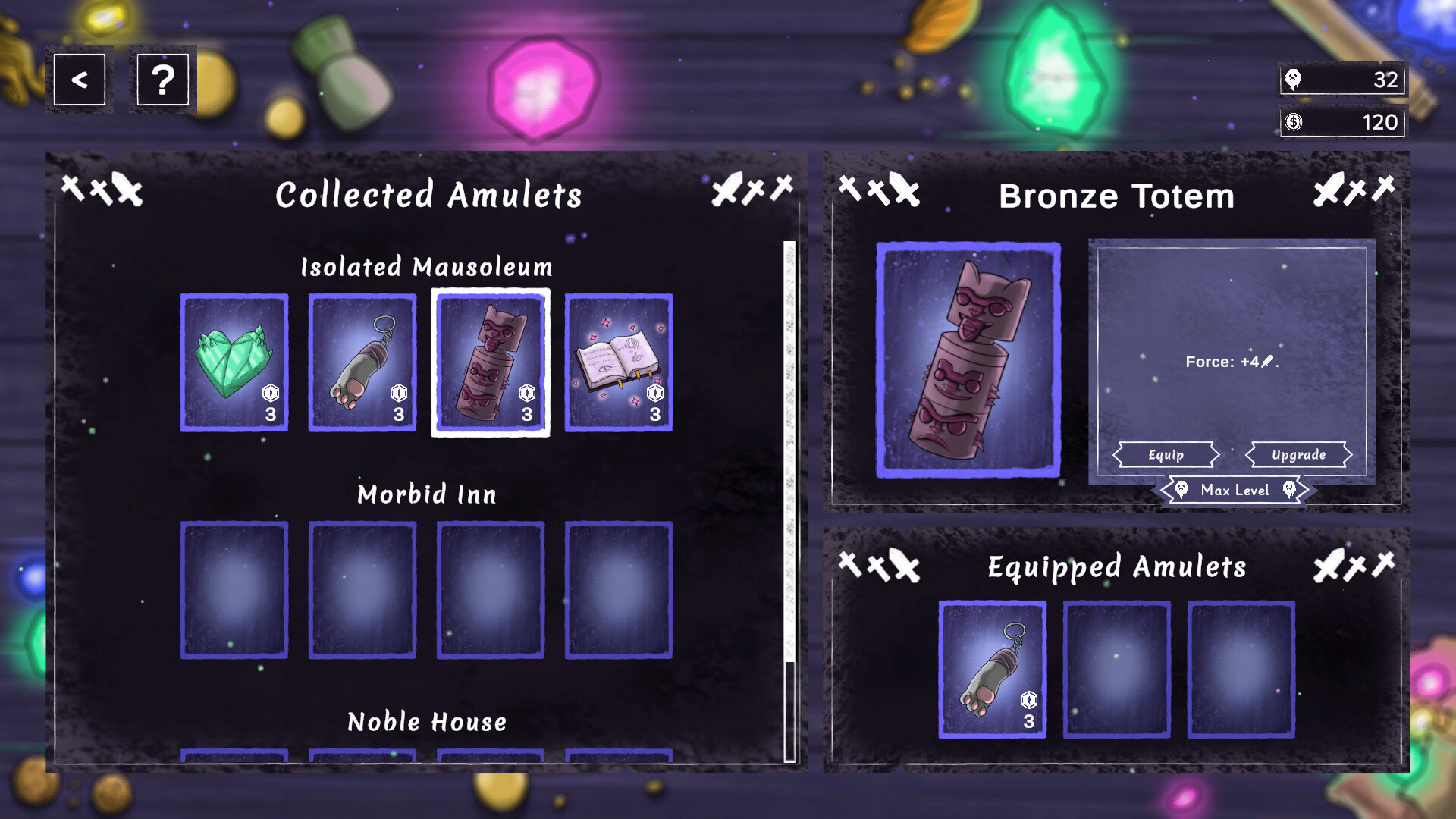This screenshot has width=1456, height=819.
Task: Select the emerald heart amulet card
Action: (234, 364)
